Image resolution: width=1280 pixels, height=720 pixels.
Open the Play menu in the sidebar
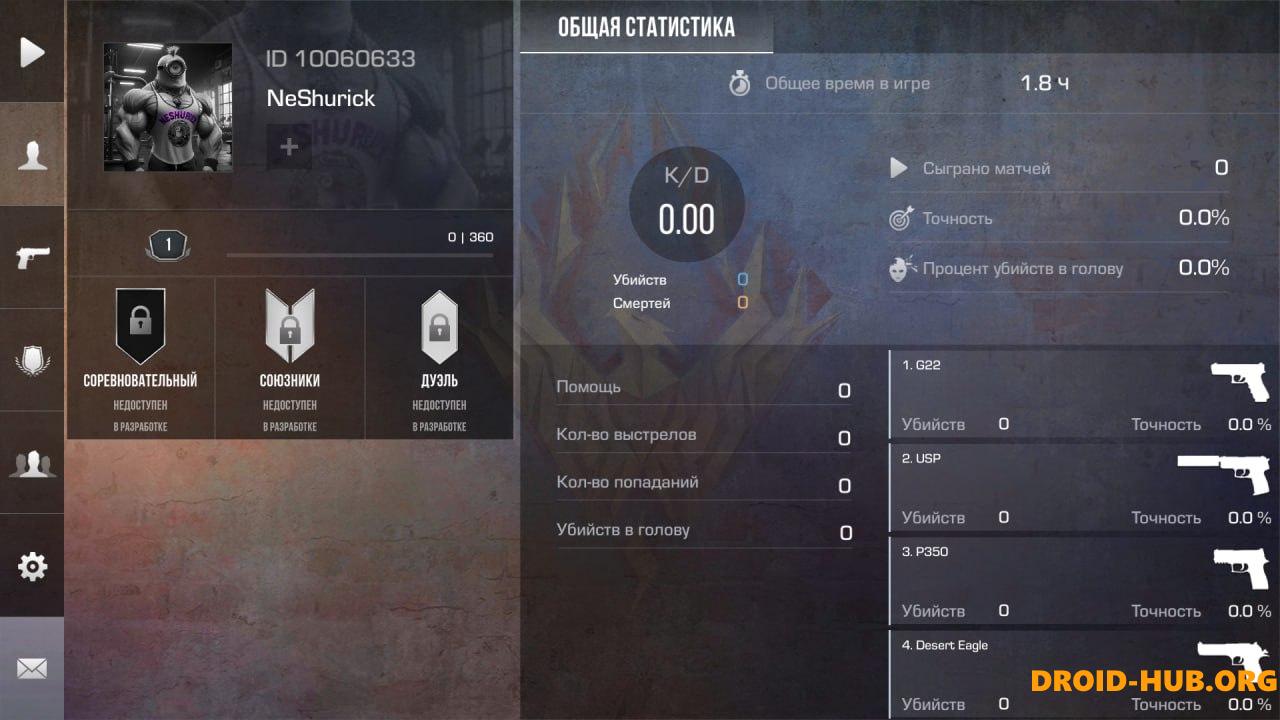coord(31,52)
